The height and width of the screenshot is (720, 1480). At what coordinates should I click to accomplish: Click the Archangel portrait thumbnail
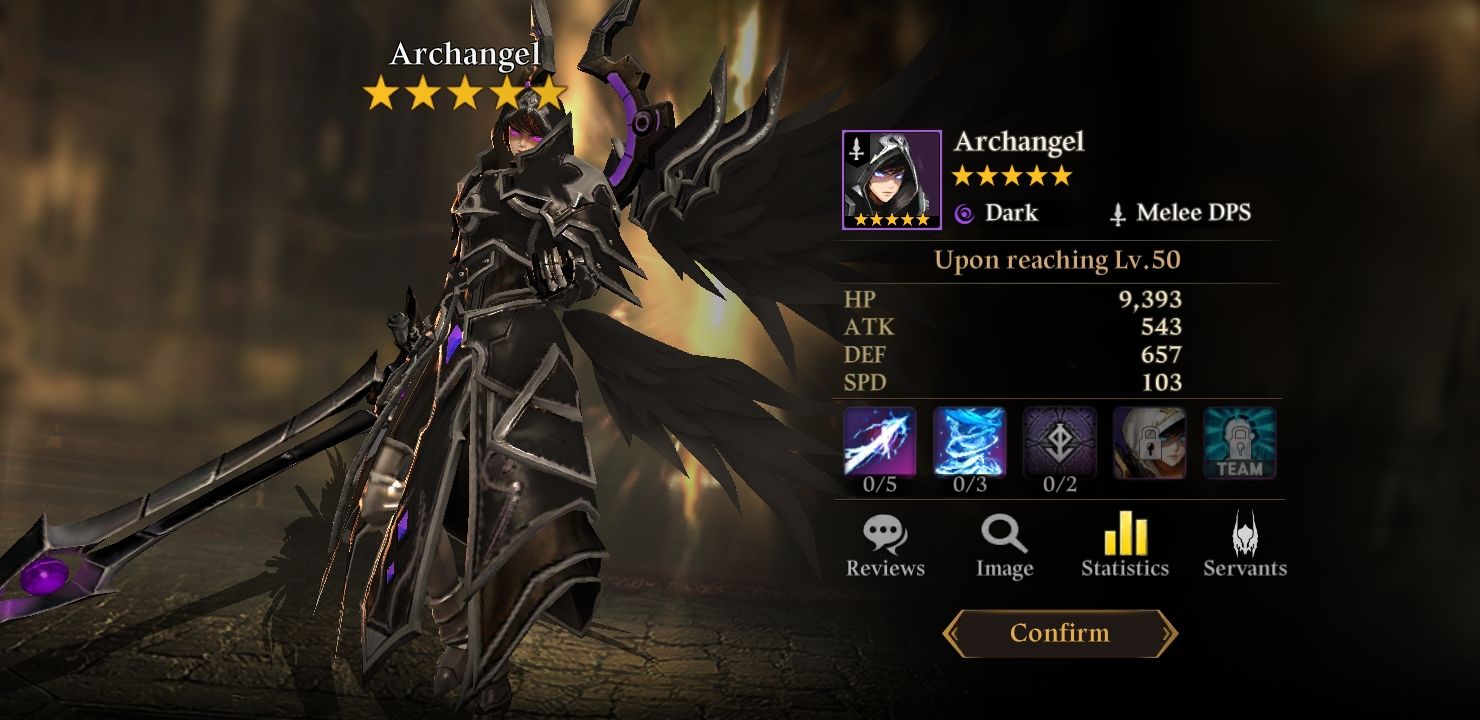(x=893, y=175)
